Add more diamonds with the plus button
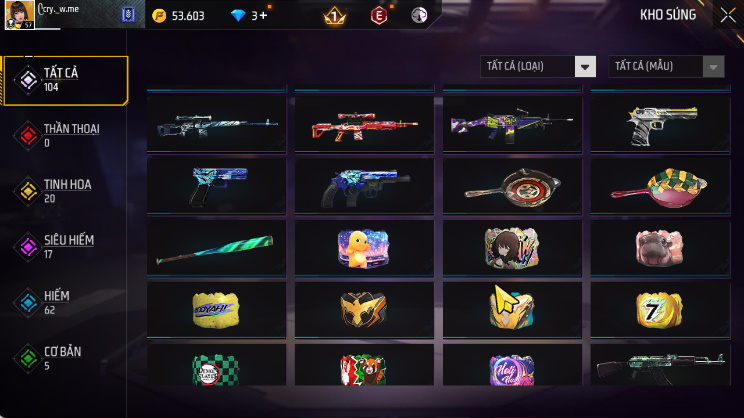 click(264, 15)
